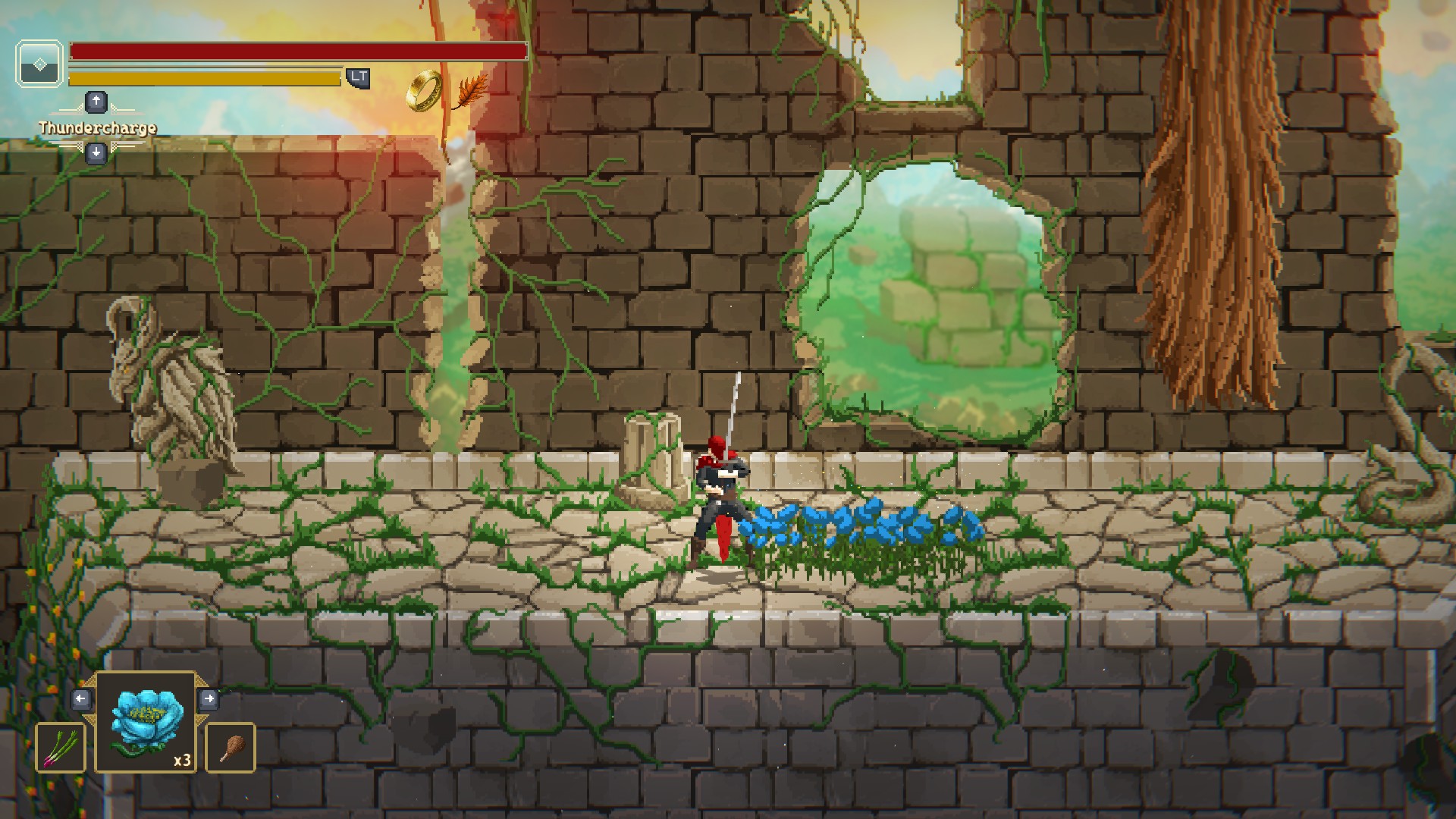Select the meat drumstick item slot
Screen dimensions: 1456x819
(x=231, y=748)
